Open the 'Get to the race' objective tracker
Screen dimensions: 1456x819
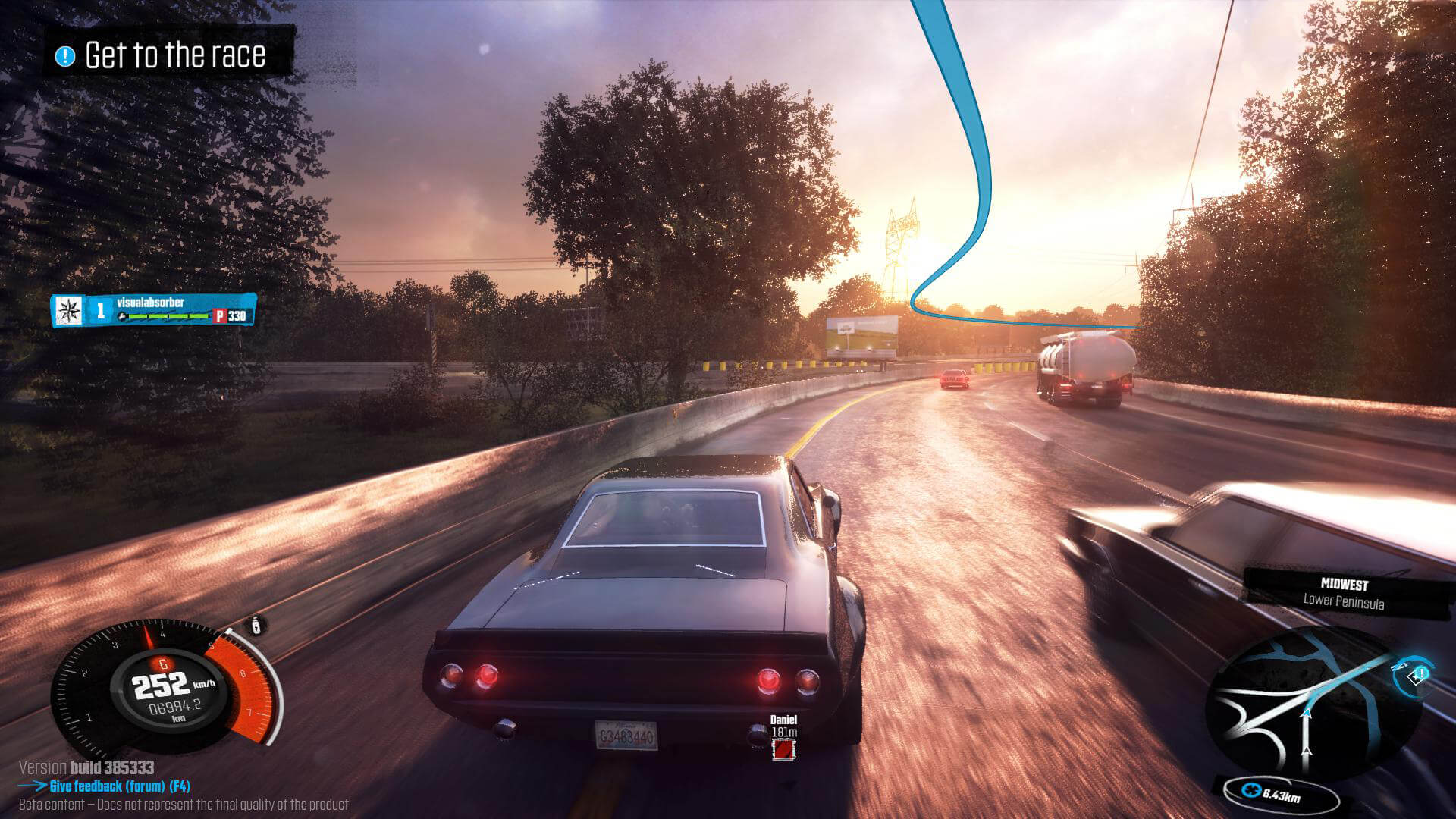tap(167, 55)
